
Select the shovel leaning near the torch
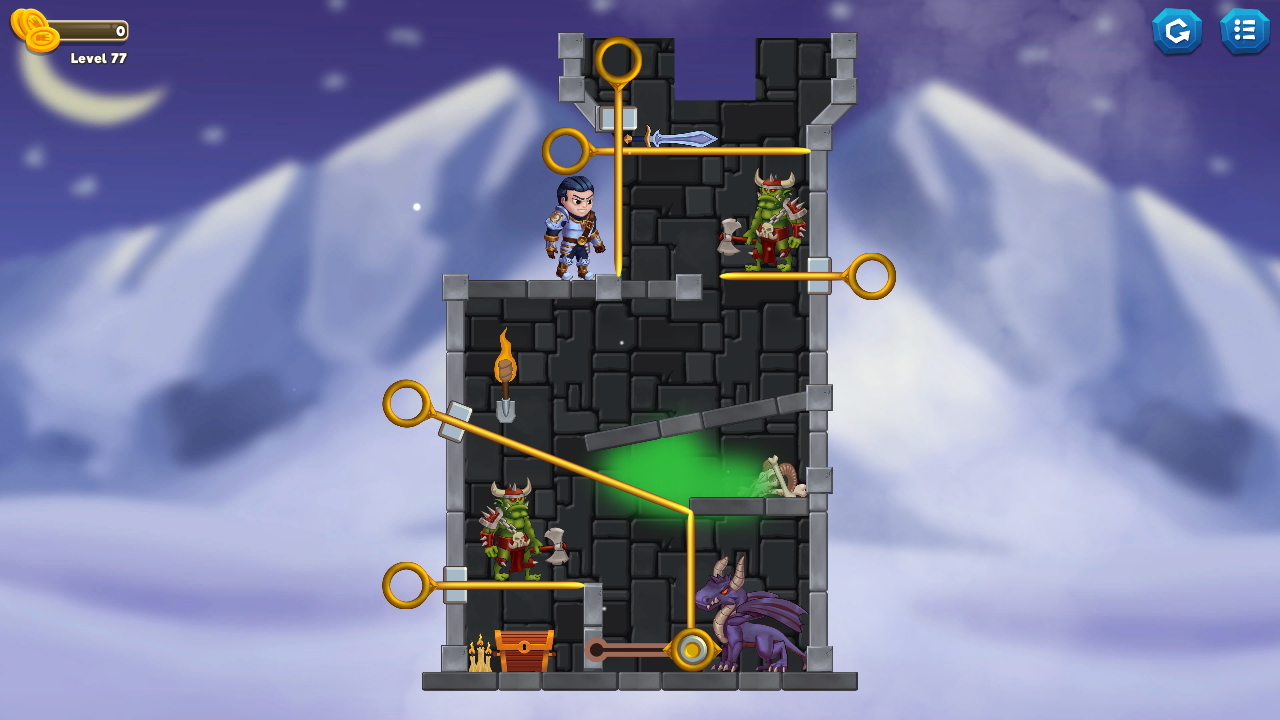click(508, 410)
